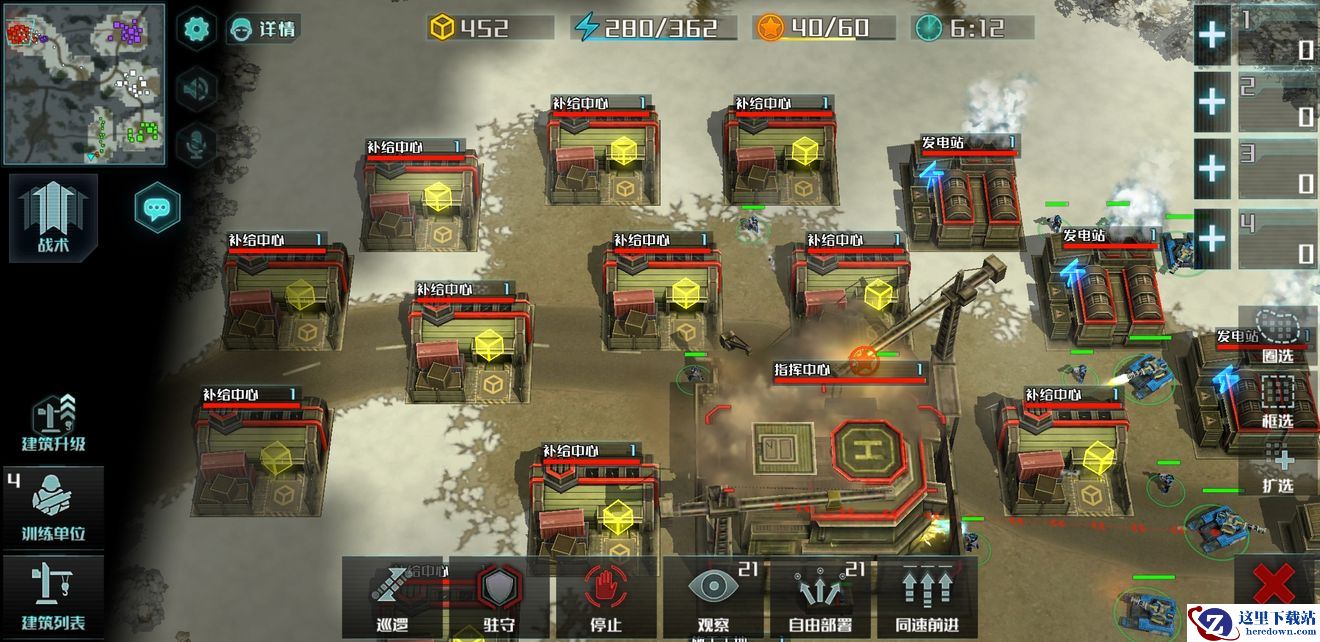The image size is (1320, 642).
Task: Choose the 停止 stop command
Action: tap(606, 597)
